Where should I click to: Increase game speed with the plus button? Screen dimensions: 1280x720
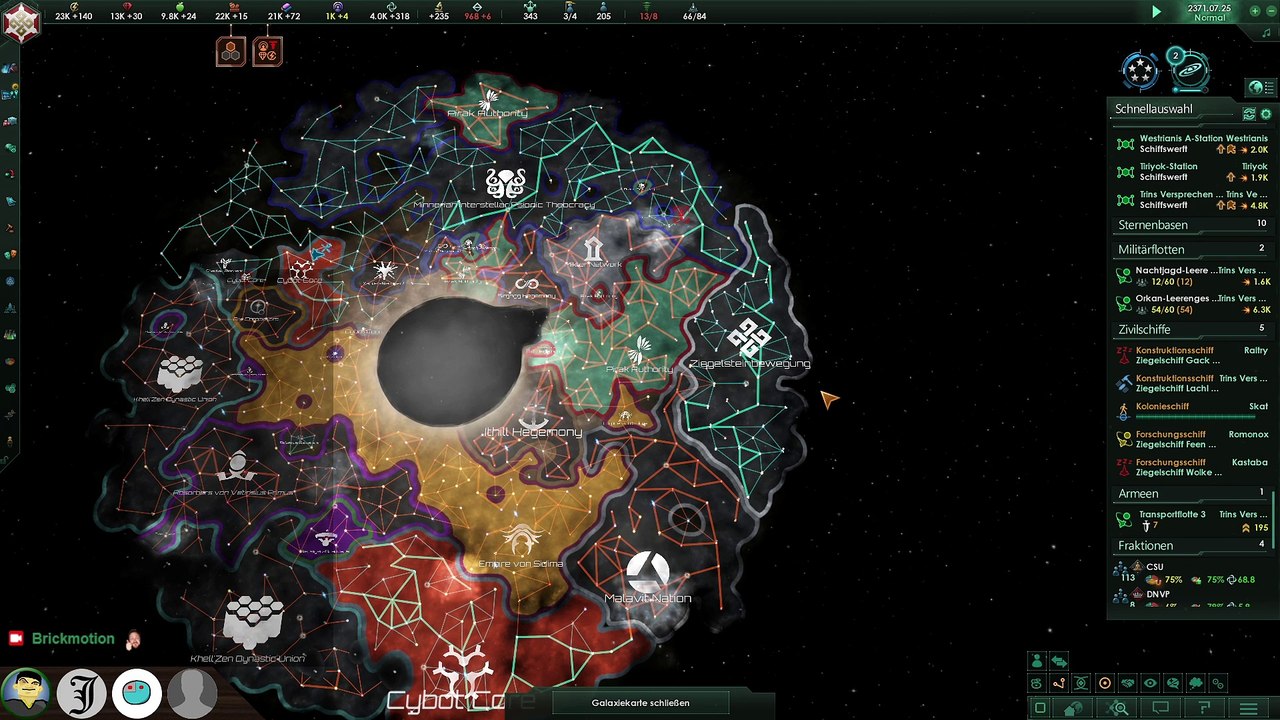[x=1256, y=12]
